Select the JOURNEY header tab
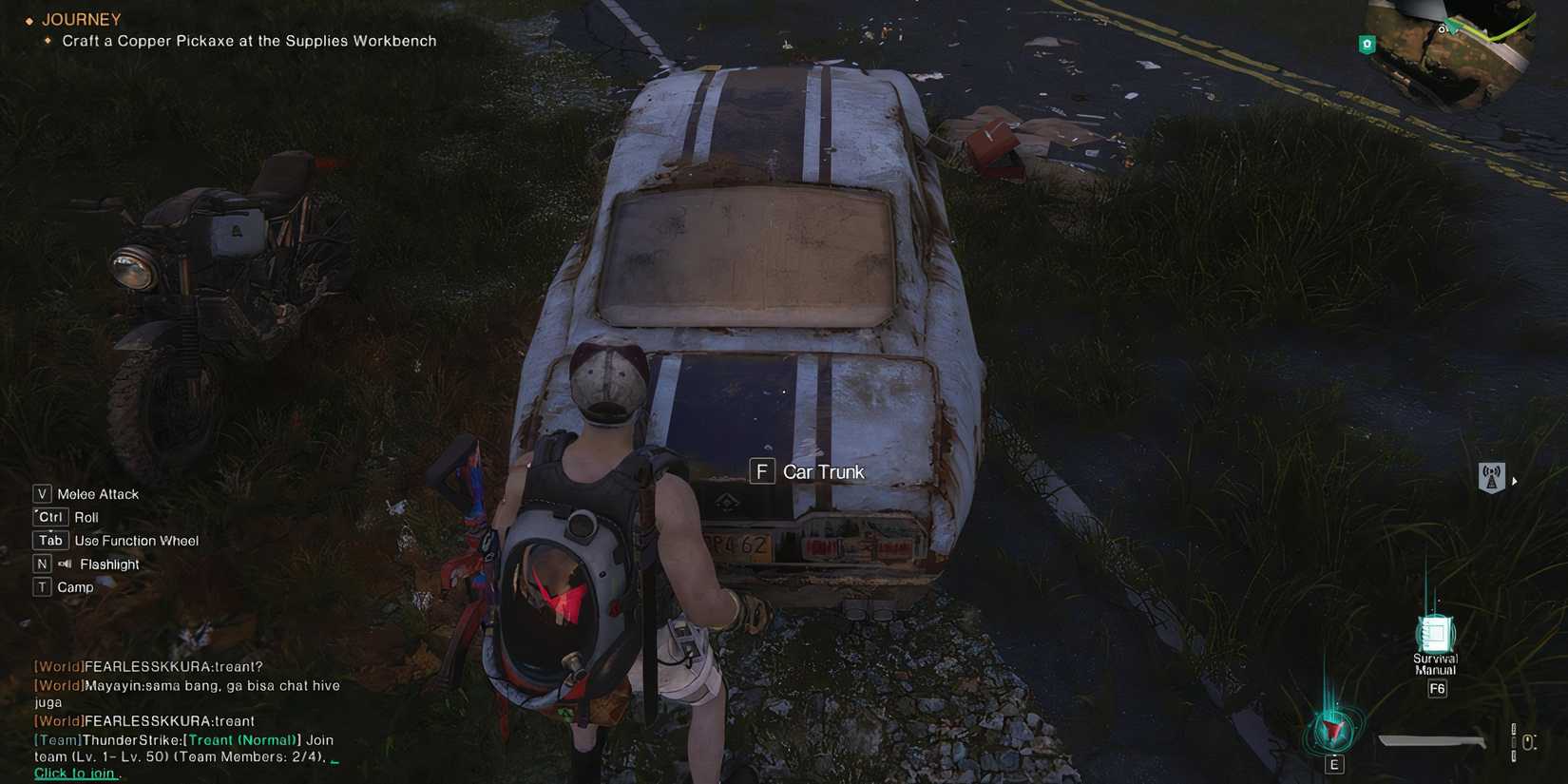The image size is (1568, 784). coord(81,19)
